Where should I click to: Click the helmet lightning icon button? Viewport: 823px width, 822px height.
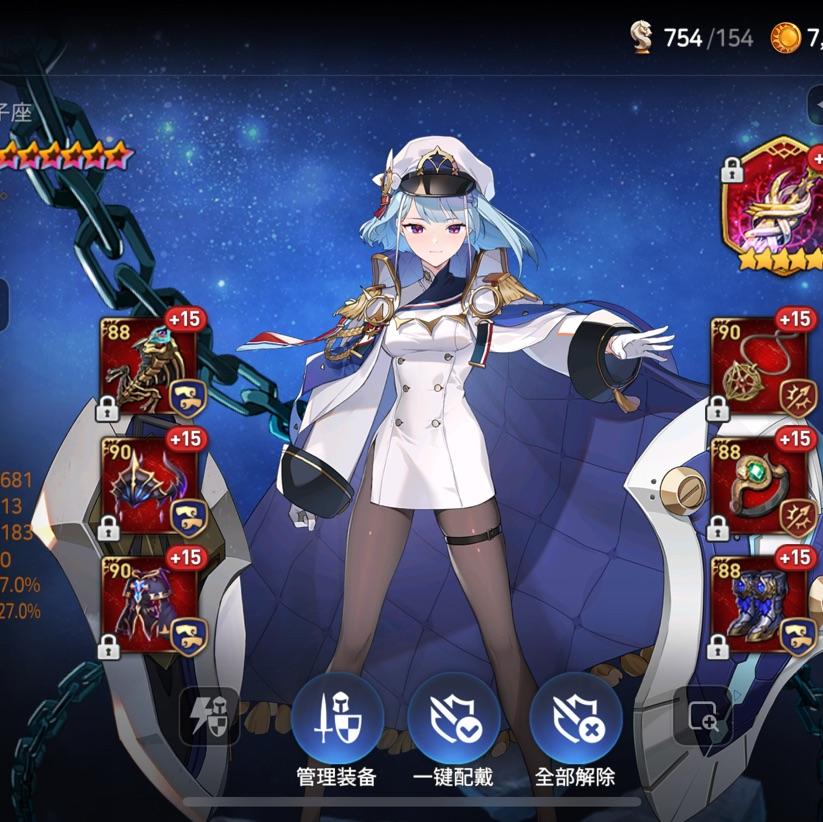(210, 715)
